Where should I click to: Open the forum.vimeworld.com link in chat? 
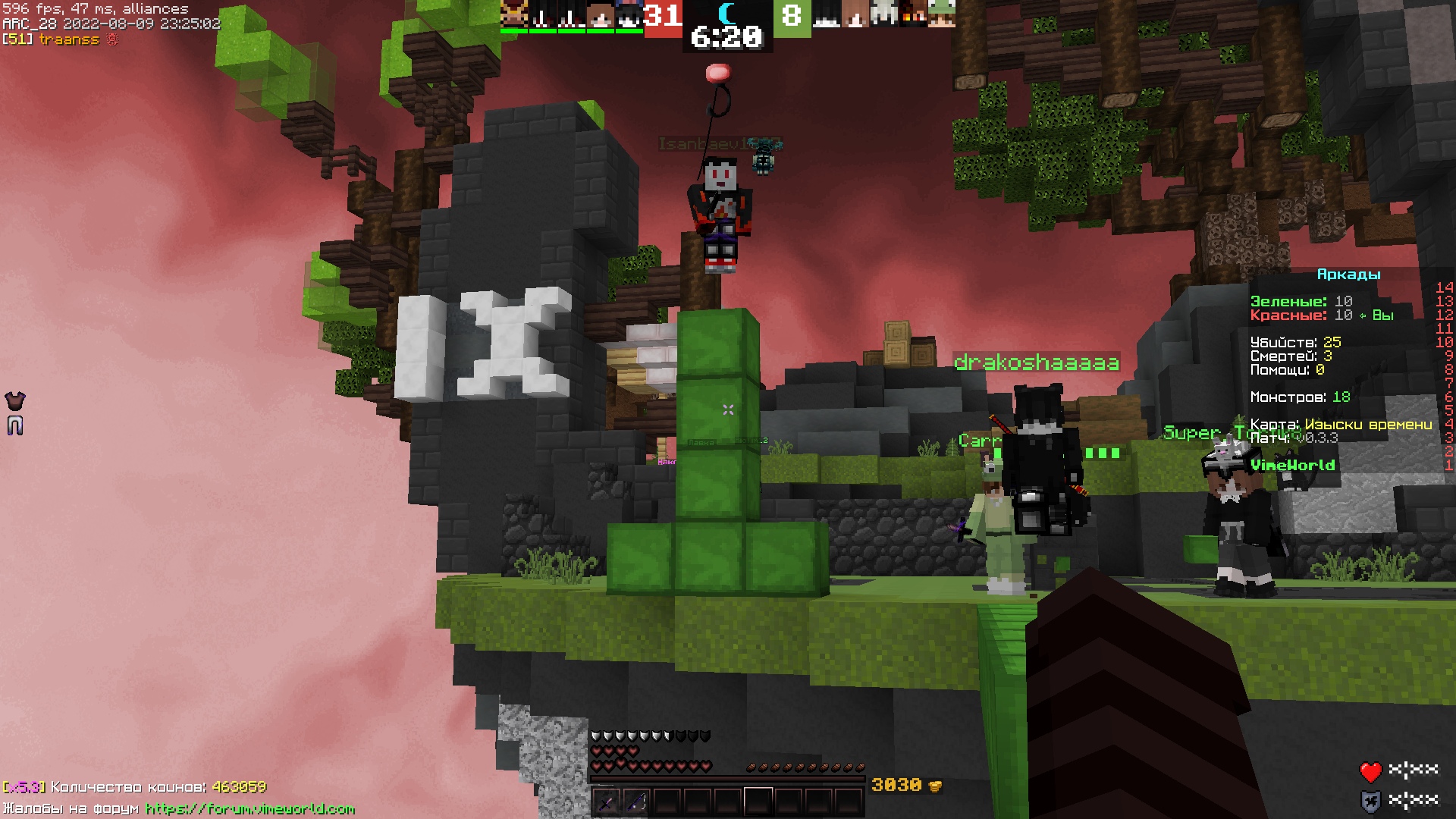coord(250,808)
